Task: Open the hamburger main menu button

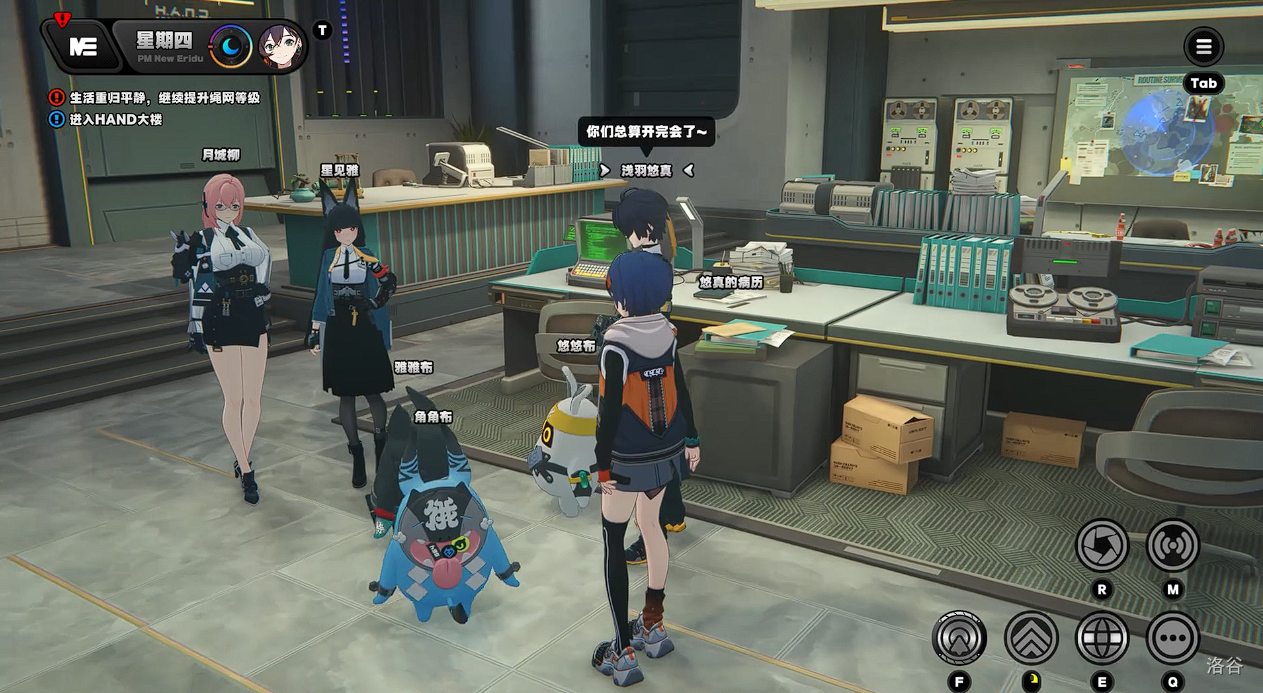Action: [x=1203, y=46]
